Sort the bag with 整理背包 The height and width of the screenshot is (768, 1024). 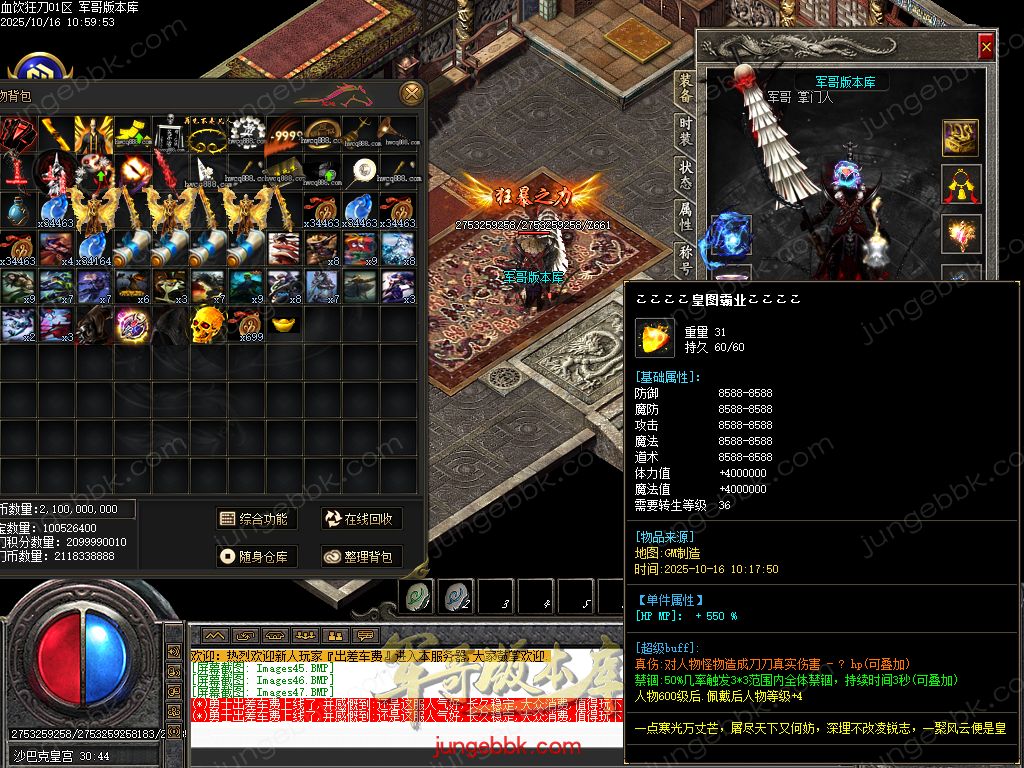360,556
